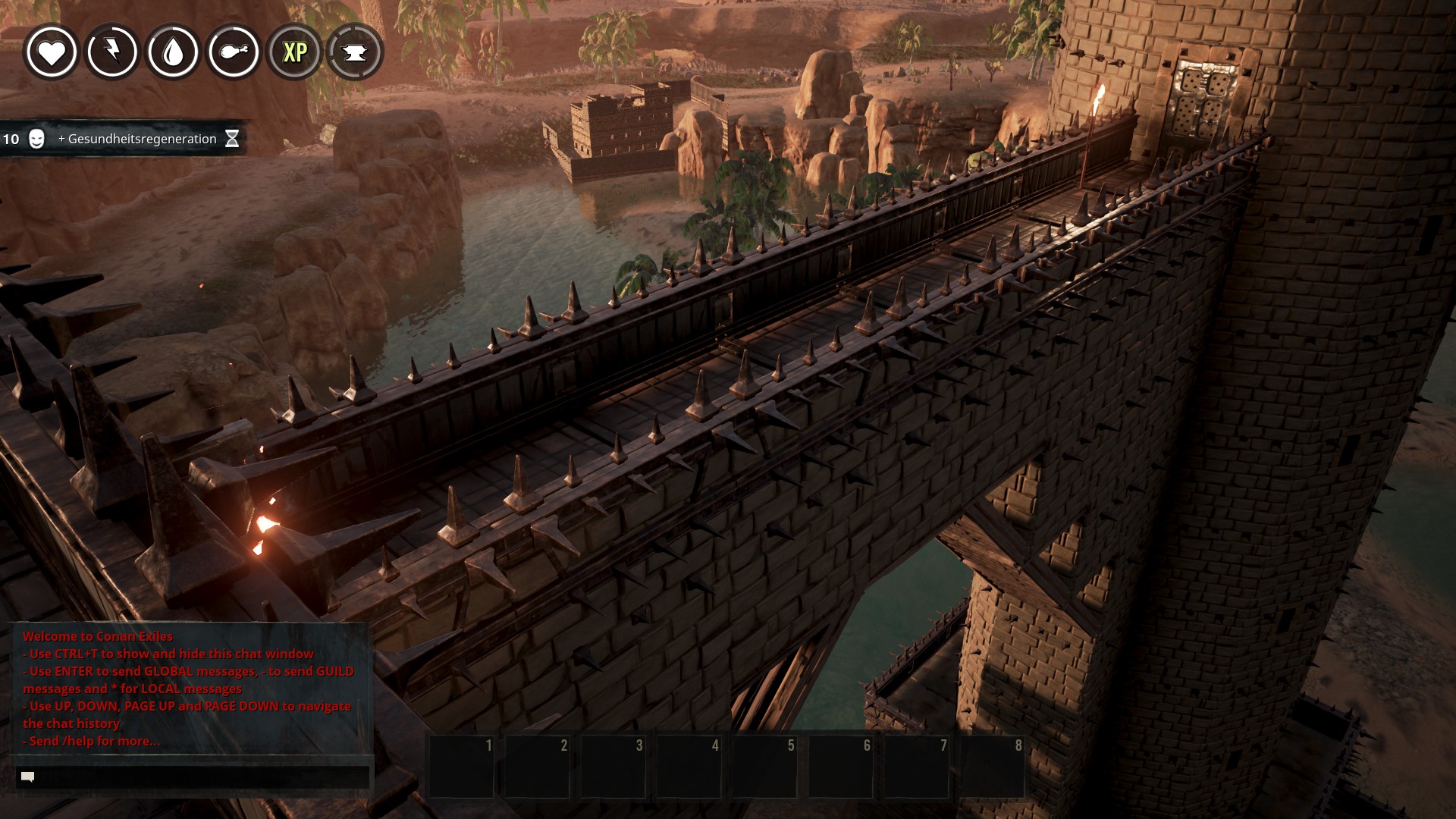Click the chat window welcome message area

coord(188,689)
